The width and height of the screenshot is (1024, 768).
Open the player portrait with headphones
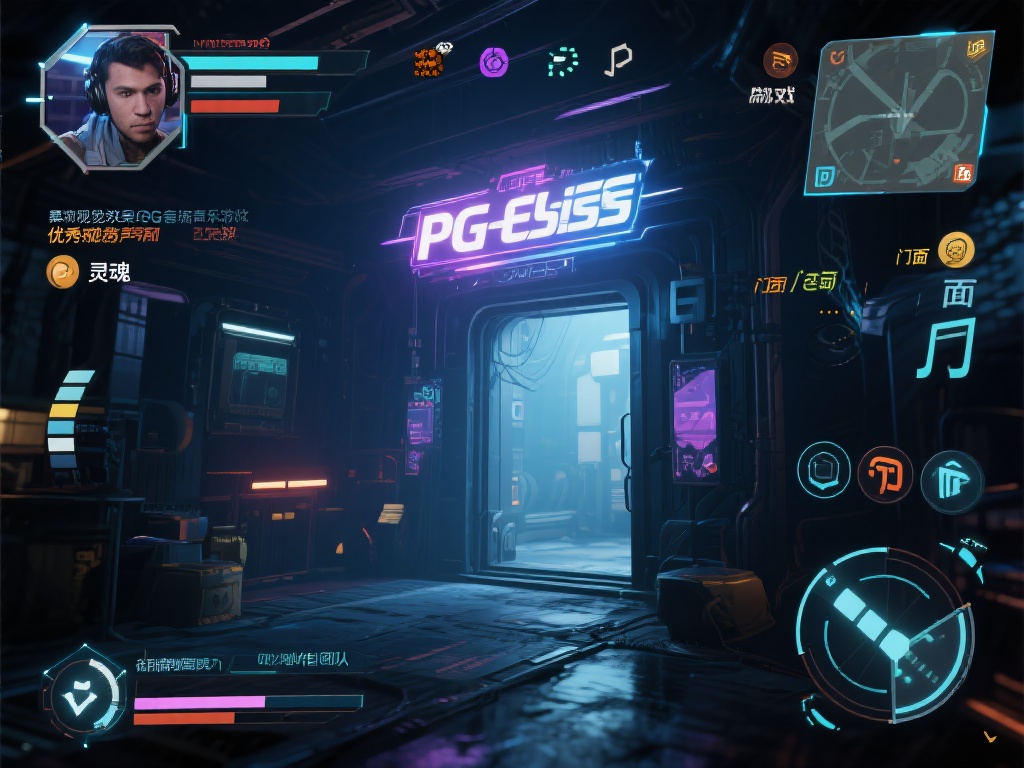coord(113,98)
